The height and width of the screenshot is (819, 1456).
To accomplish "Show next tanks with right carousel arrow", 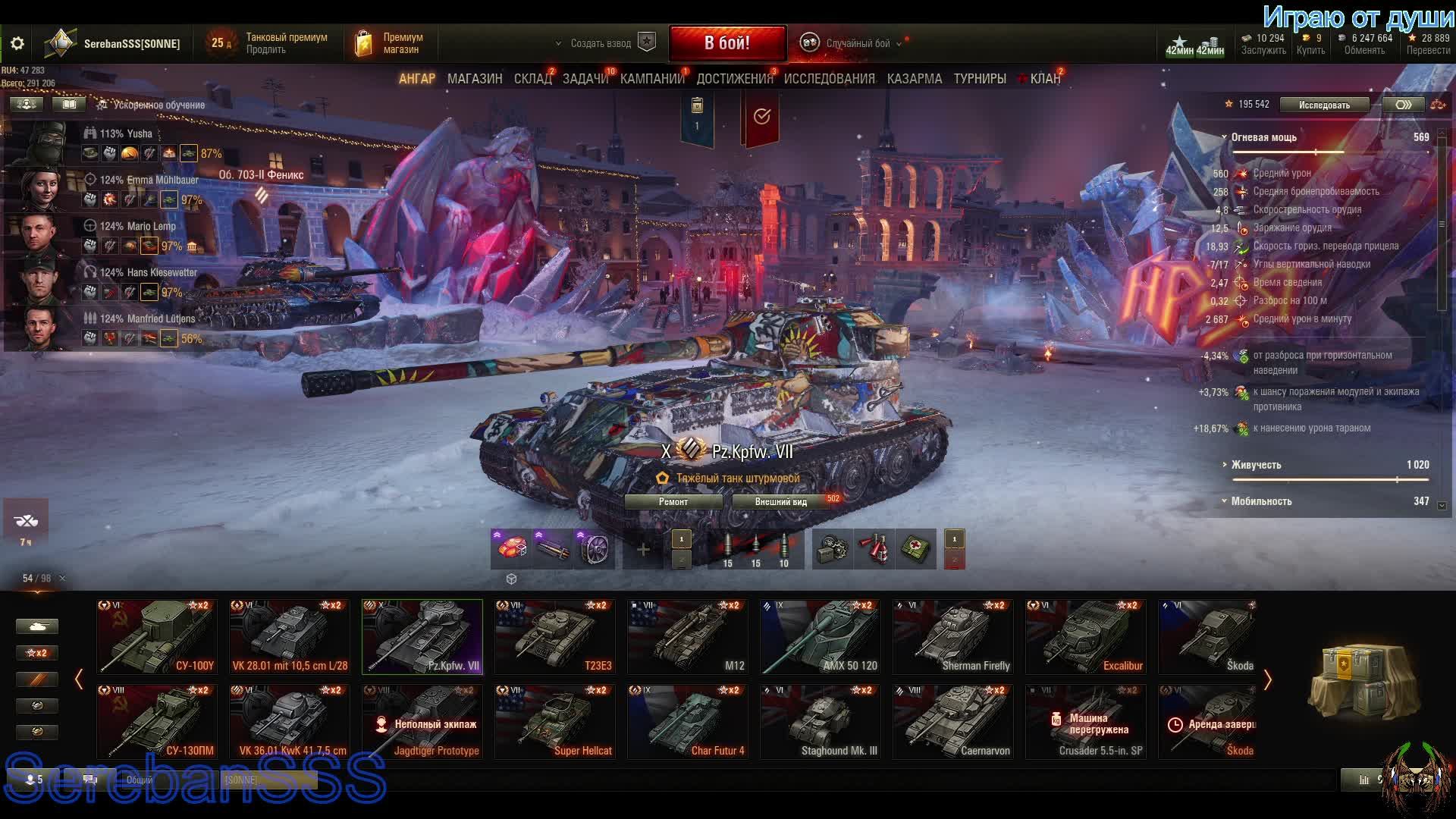I will pos(1267,679).
